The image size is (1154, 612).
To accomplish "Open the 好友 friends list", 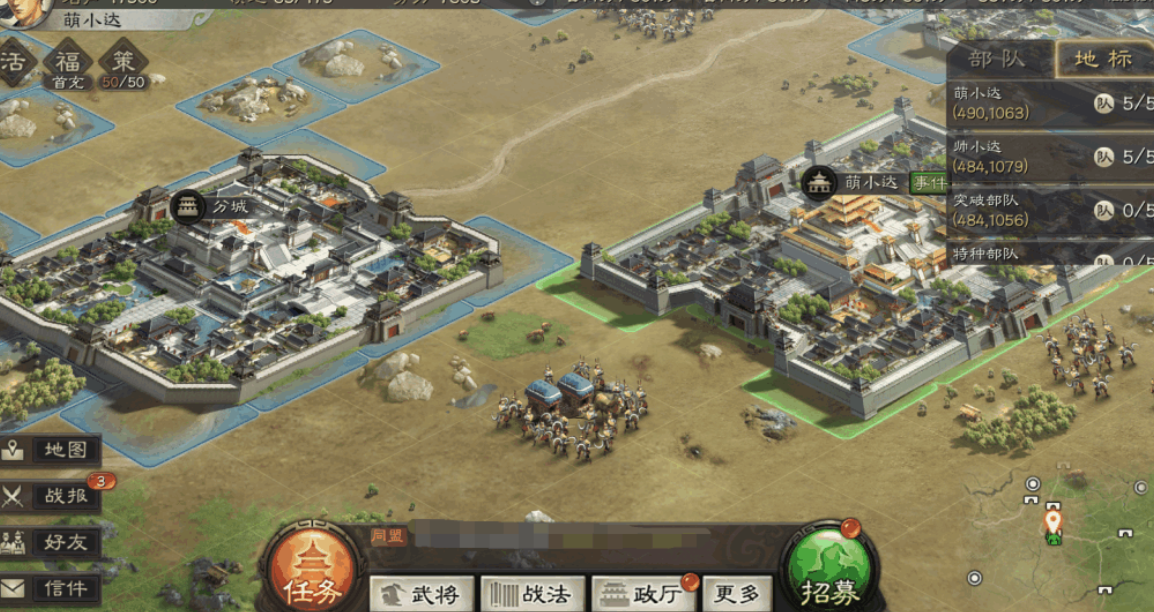I will (52, 542).
